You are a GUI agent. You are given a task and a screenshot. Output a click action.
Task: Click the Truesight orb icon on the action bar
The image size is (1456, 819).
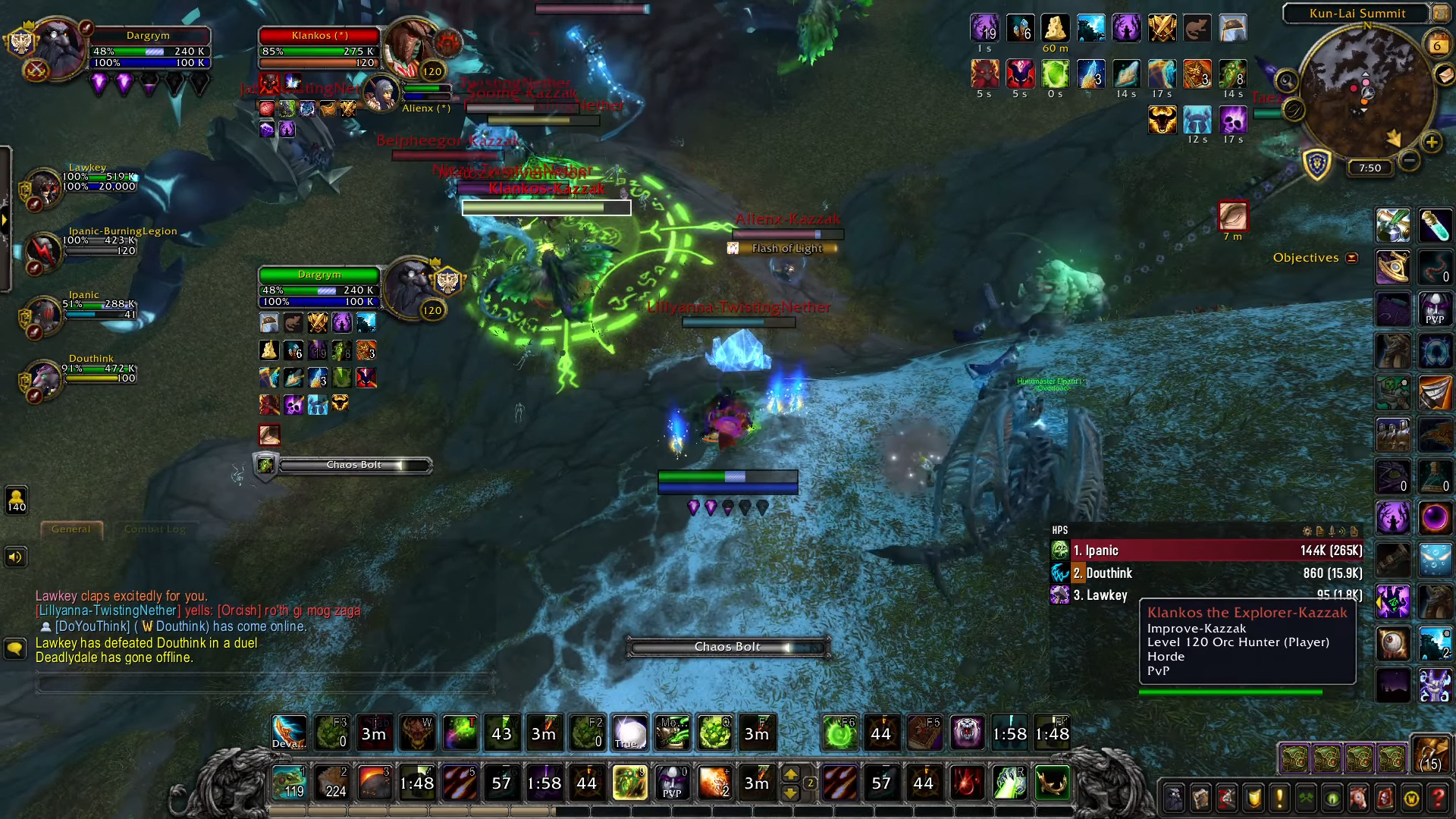629,733
